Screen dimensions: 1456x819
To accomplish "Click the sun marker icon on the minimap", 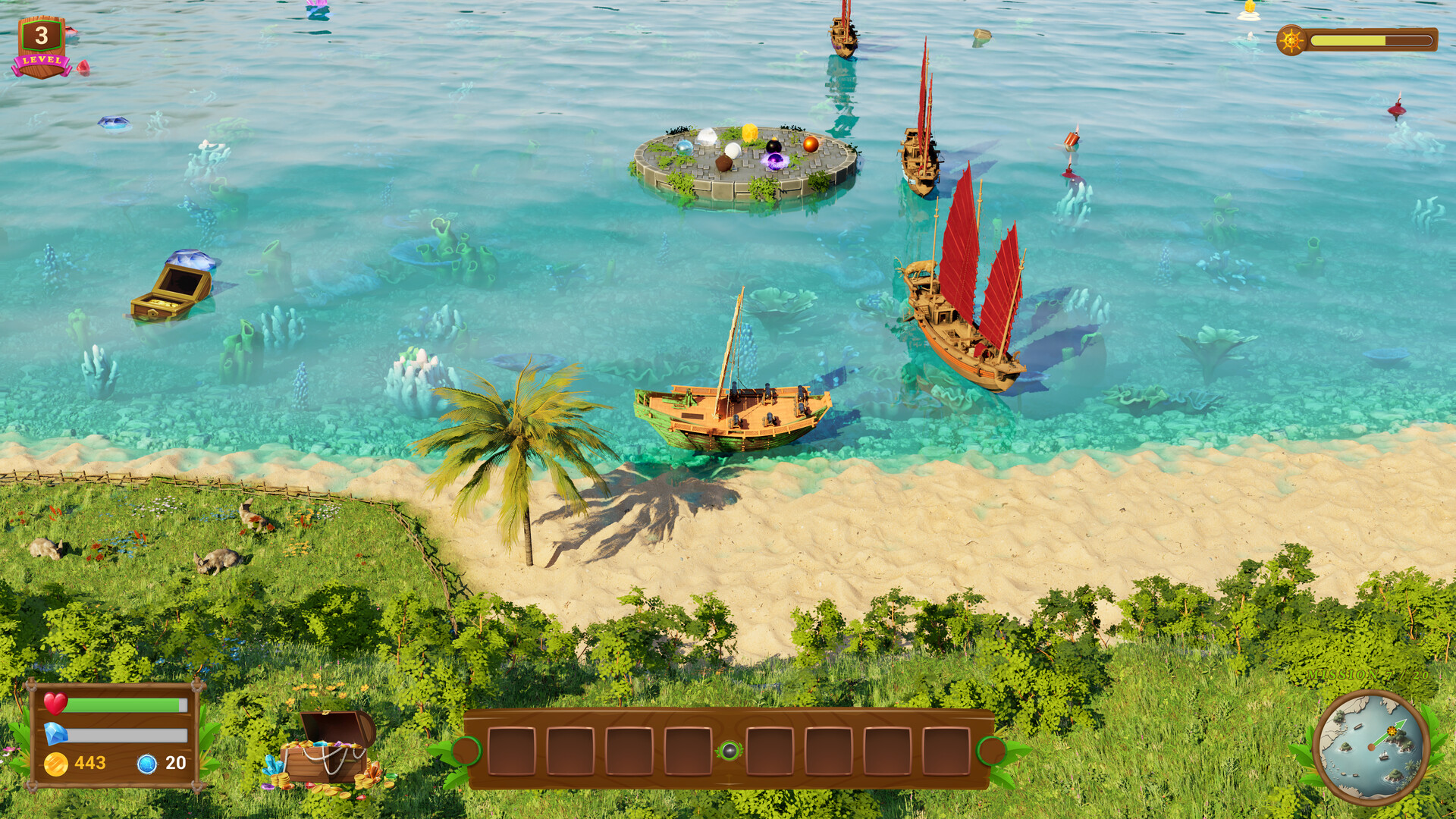I will coord(1392,731).
